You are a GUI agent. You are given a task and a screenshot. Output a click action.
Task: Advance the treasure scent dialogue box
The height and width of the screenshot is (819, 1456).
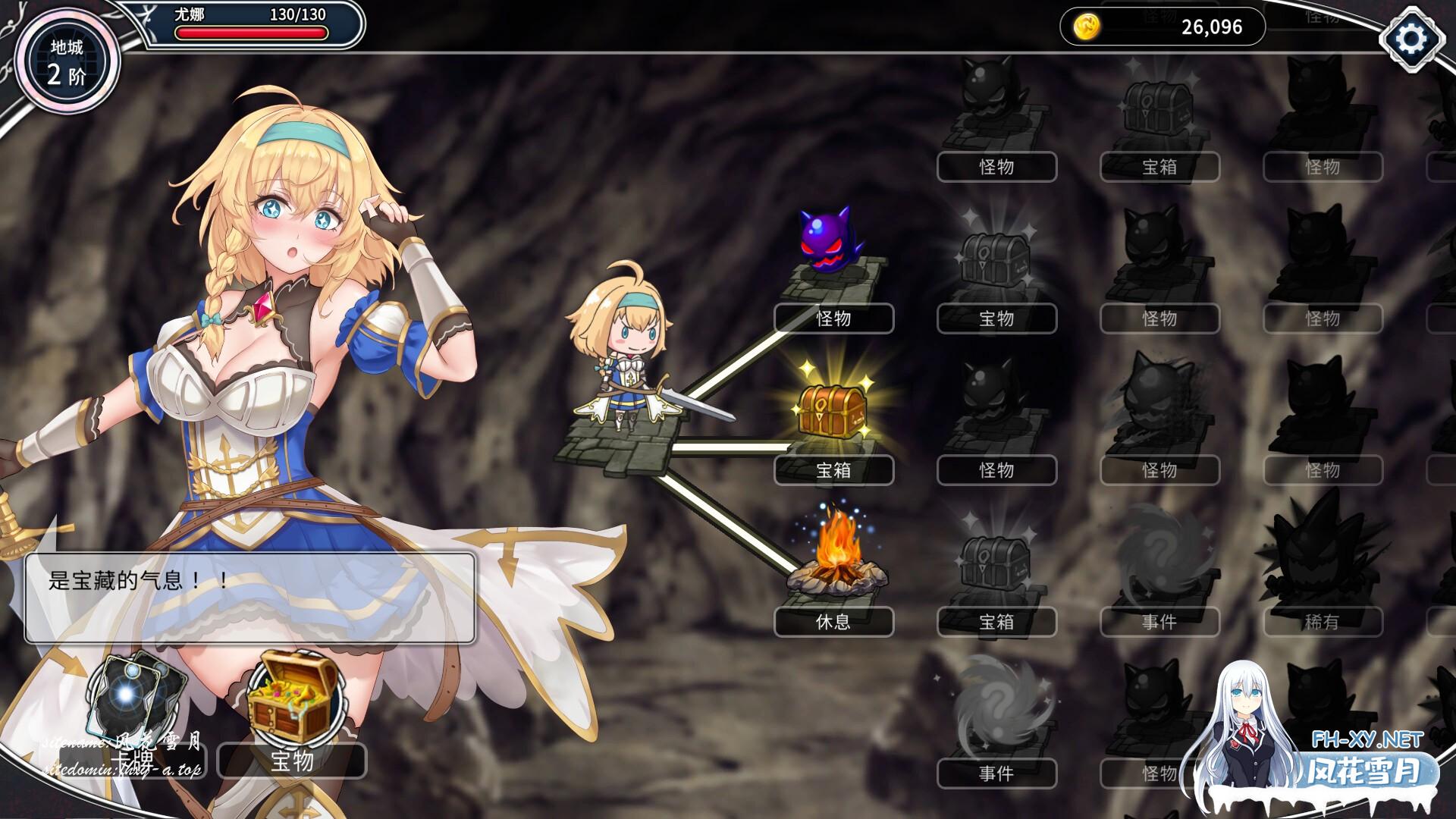250,598
